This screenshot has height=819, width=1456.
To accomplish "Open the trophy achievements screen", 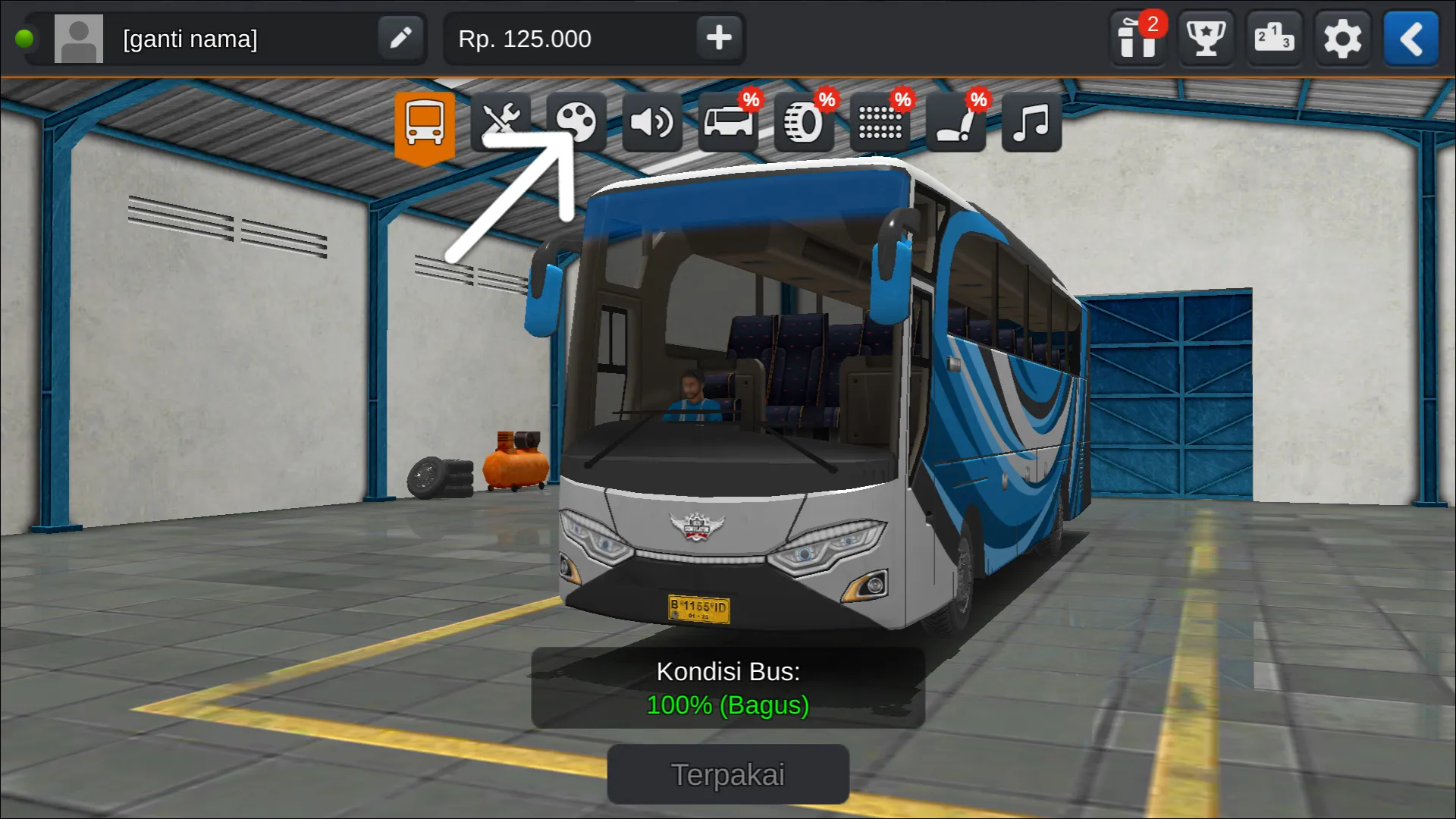I will pyautogui.click(x=1206, y=38).
